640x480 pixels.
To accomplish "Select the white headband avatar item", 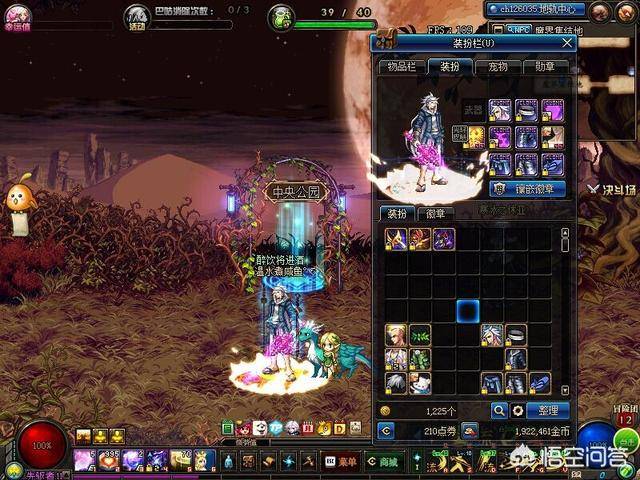I will coord(516,334).
